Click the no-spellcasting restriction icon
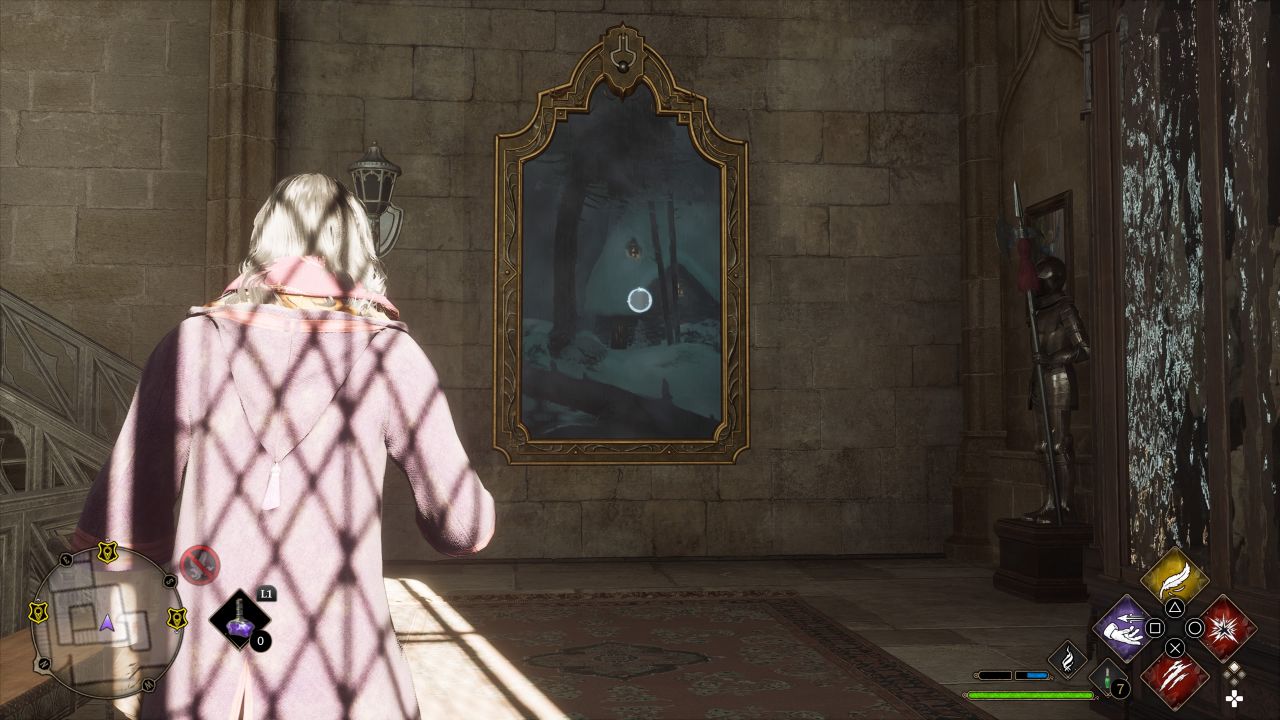The image size is (1280, 720). pos(200,567)
